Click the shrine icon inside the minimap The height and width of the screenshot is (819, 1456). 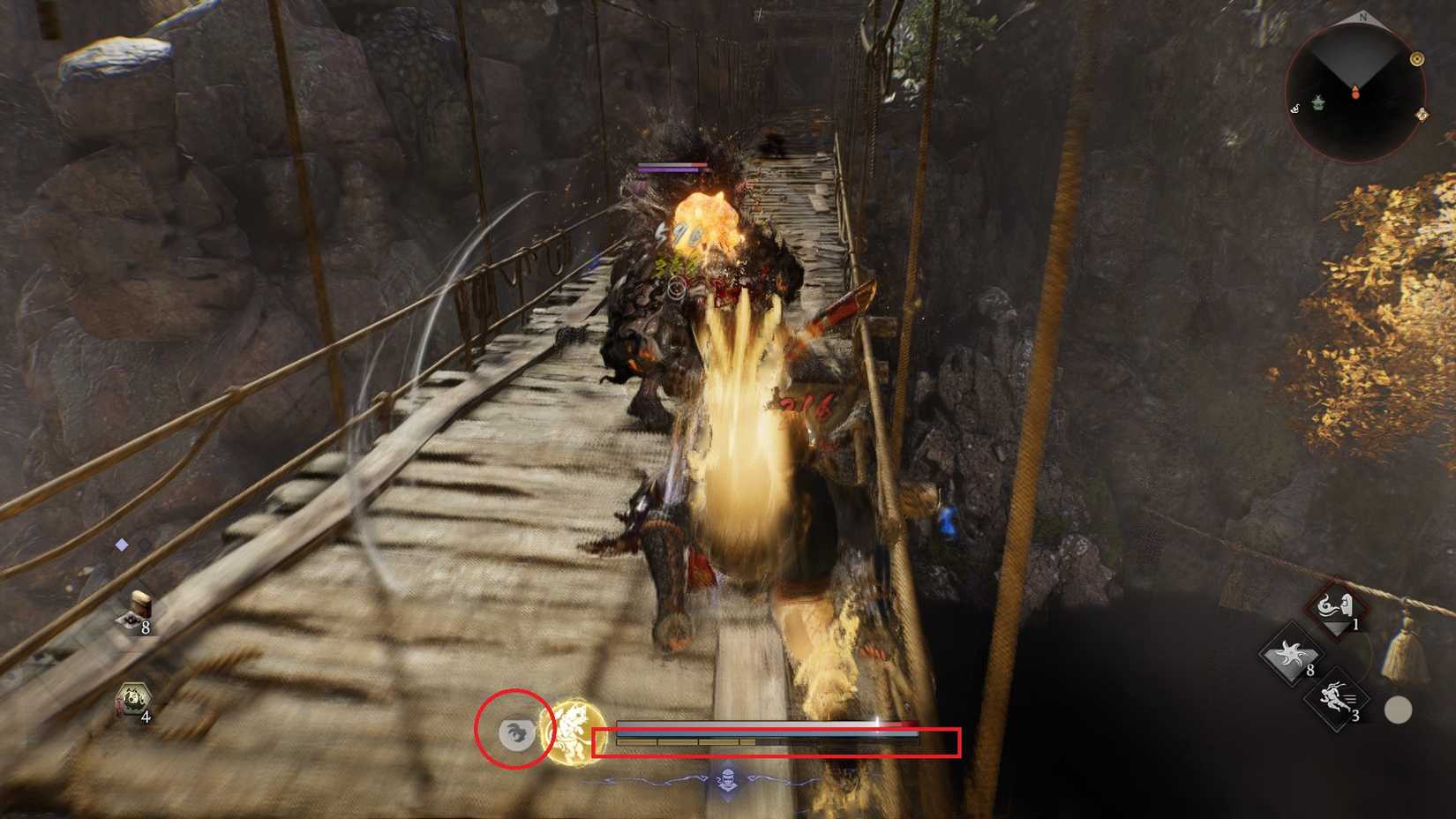point(1318,103)
